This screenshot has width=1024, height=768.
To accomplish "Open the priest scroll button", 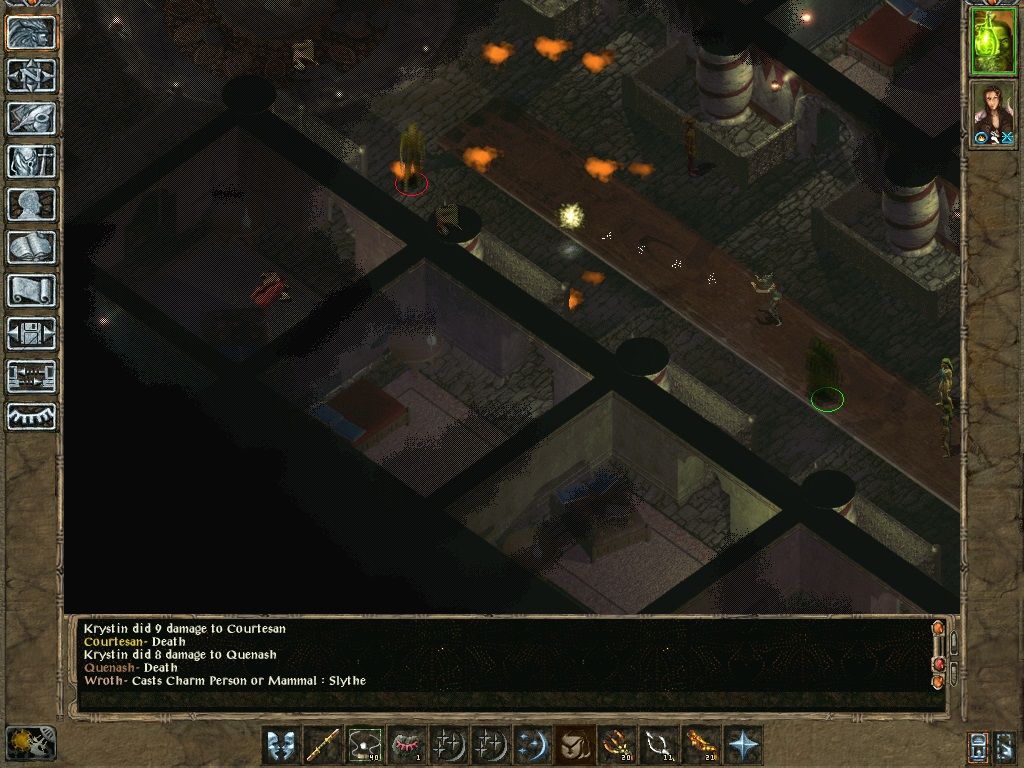I will [x=31, y=290].
